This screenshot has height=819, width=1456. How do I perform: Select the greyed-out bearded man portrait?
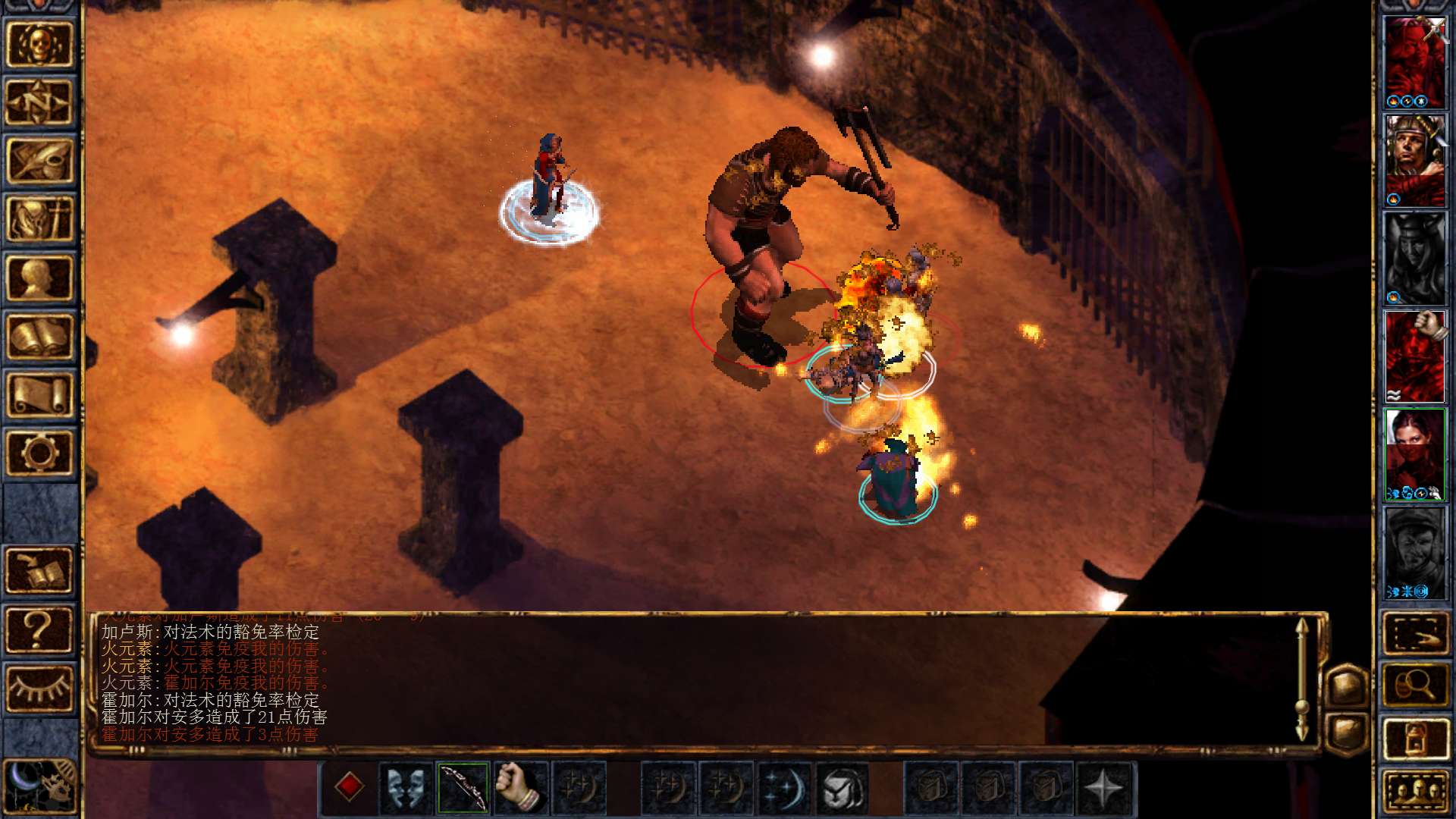1415,552
